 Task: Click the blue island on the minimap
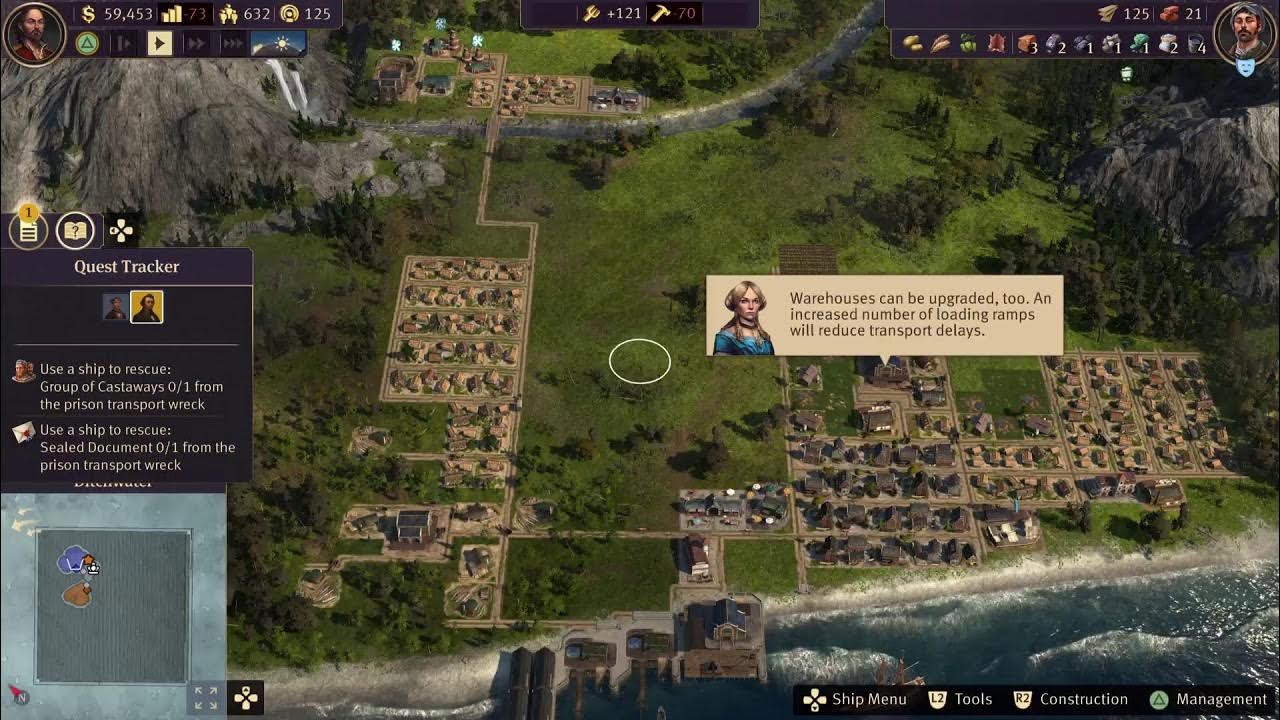click(72, 560)
